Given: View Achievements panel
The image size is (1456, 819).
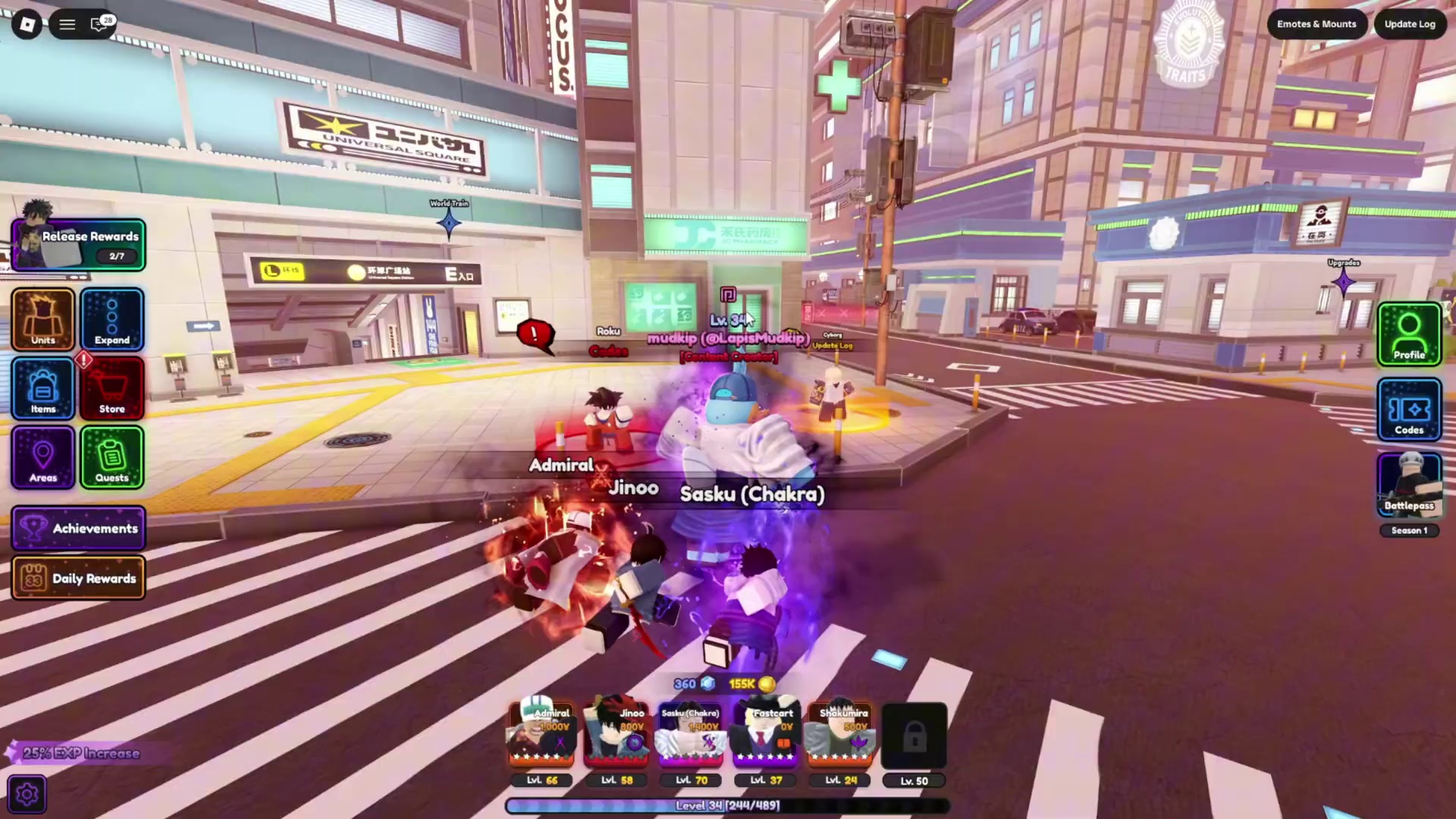Looking at the screenshot, I should tap(79, 528).
